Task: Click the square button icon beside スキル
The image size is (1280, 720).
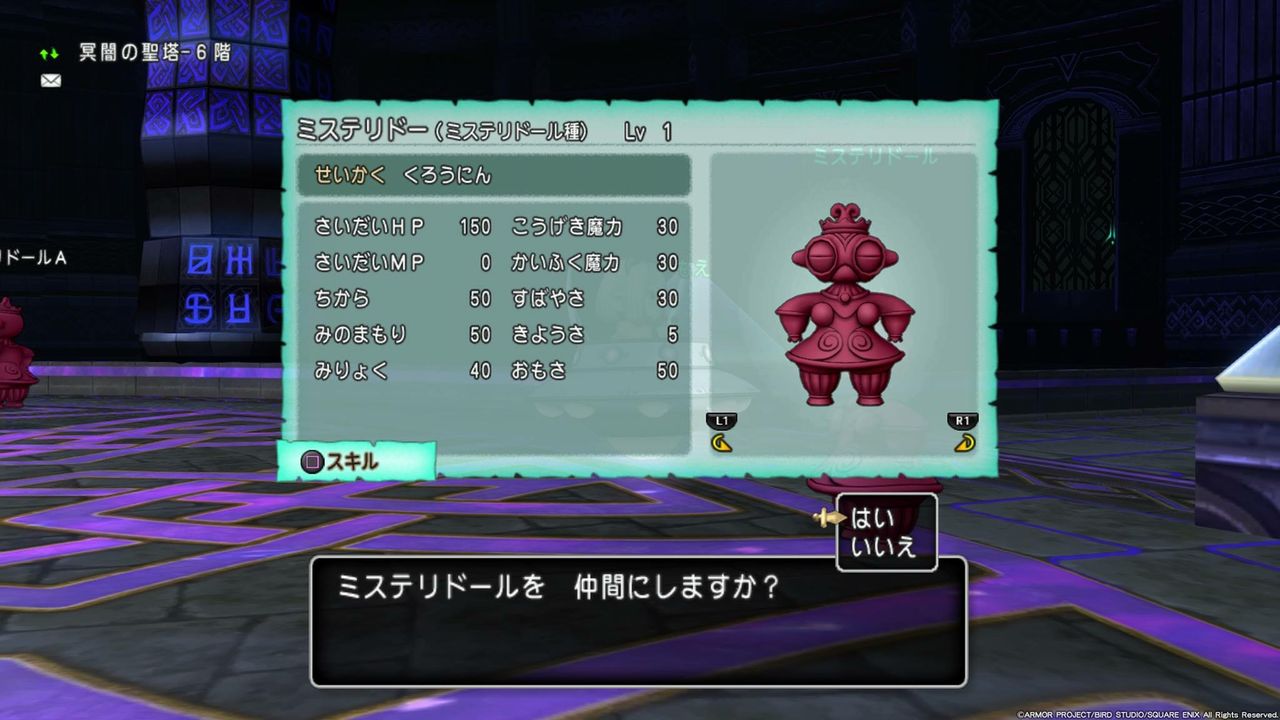Action: [x=313, y=461]
